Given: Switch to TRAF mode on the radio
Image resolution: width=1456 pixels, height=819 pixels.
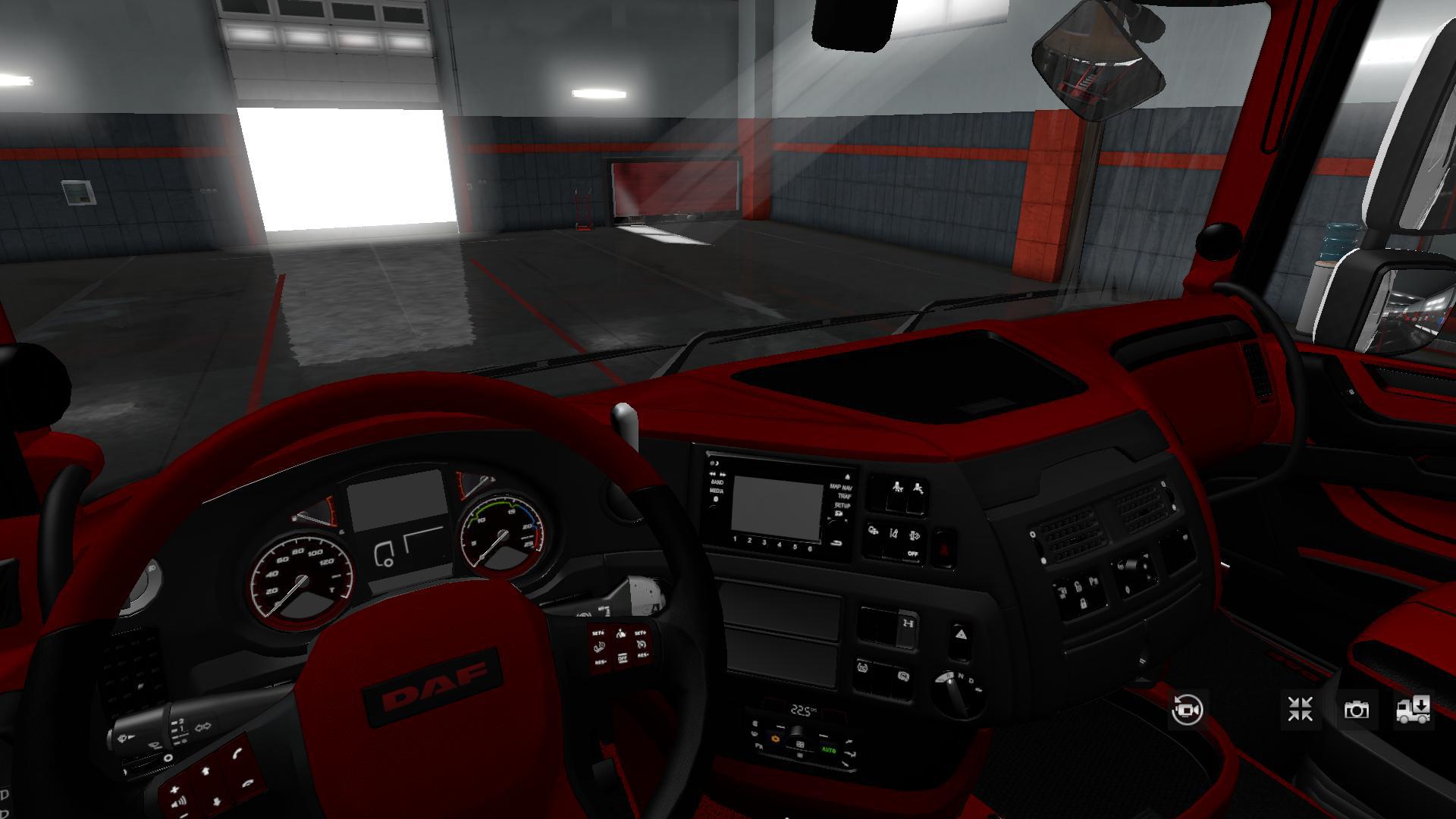Looking at the screenshot, I should click(x=844, y=496).
